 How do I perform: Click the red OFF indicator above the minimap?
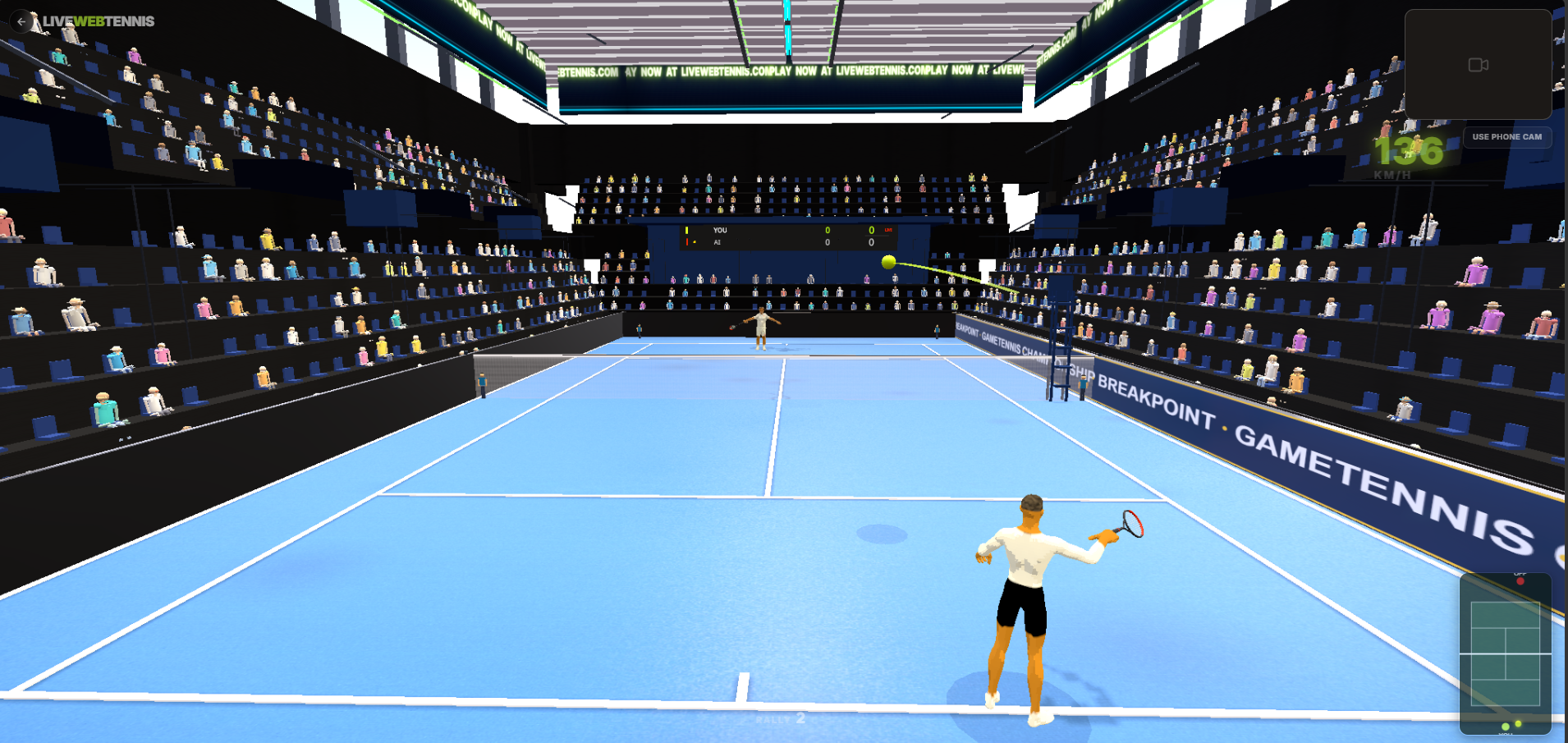[x=1520, y=580]
